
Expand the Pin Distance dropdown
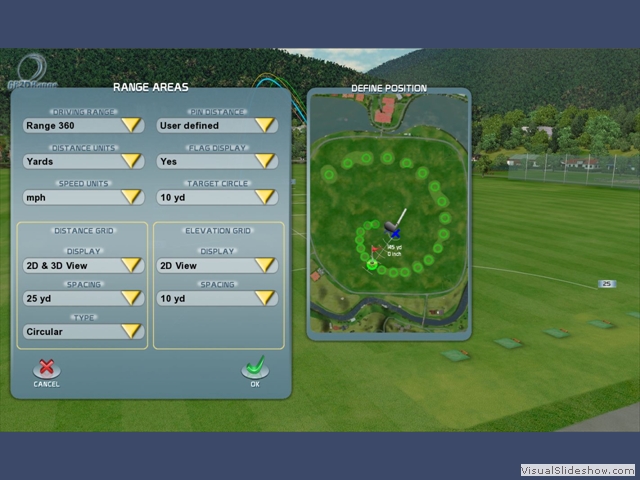tap(217, 126)
